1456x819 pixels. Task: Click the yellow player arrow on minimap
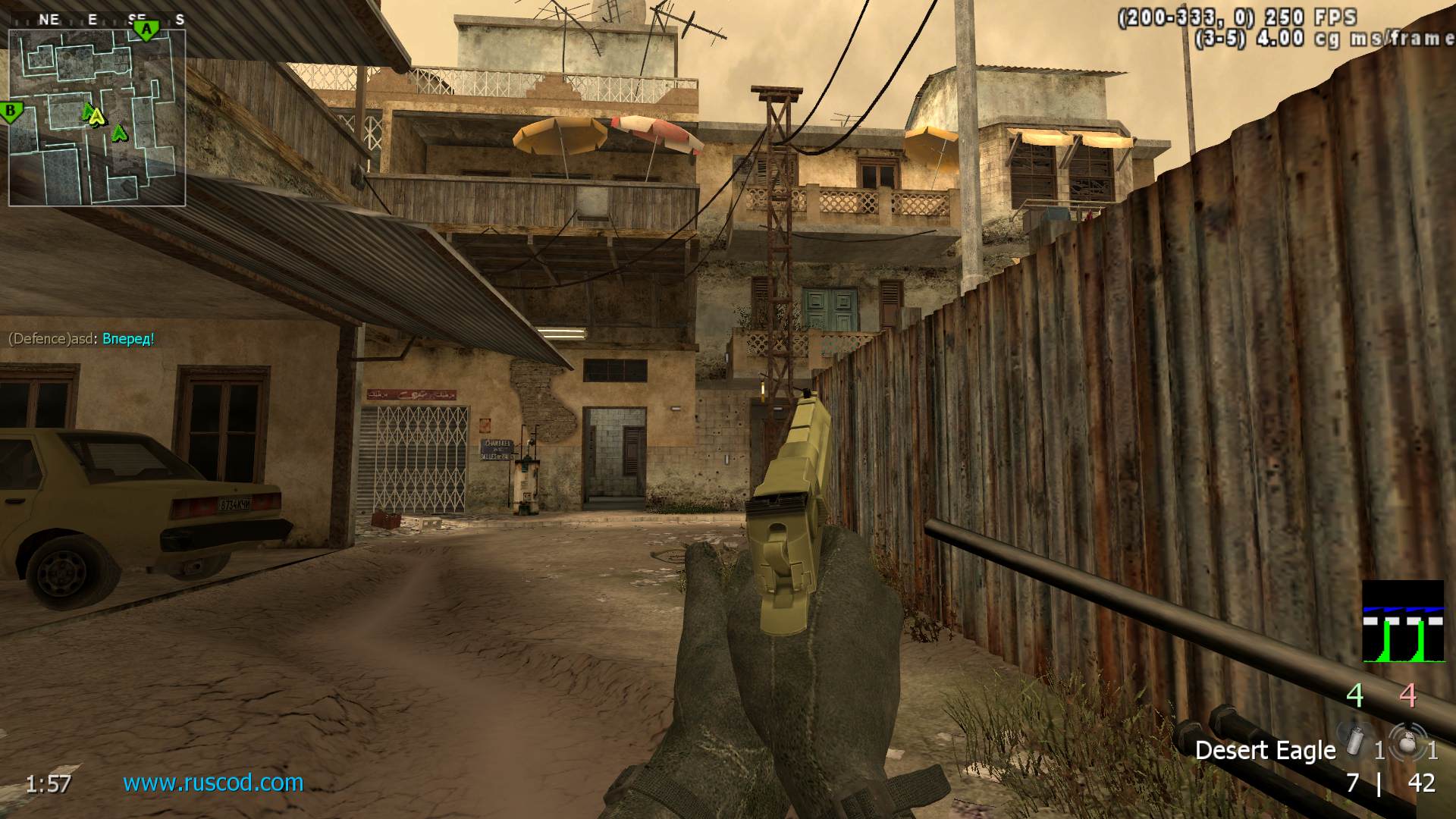coord(96,117)
